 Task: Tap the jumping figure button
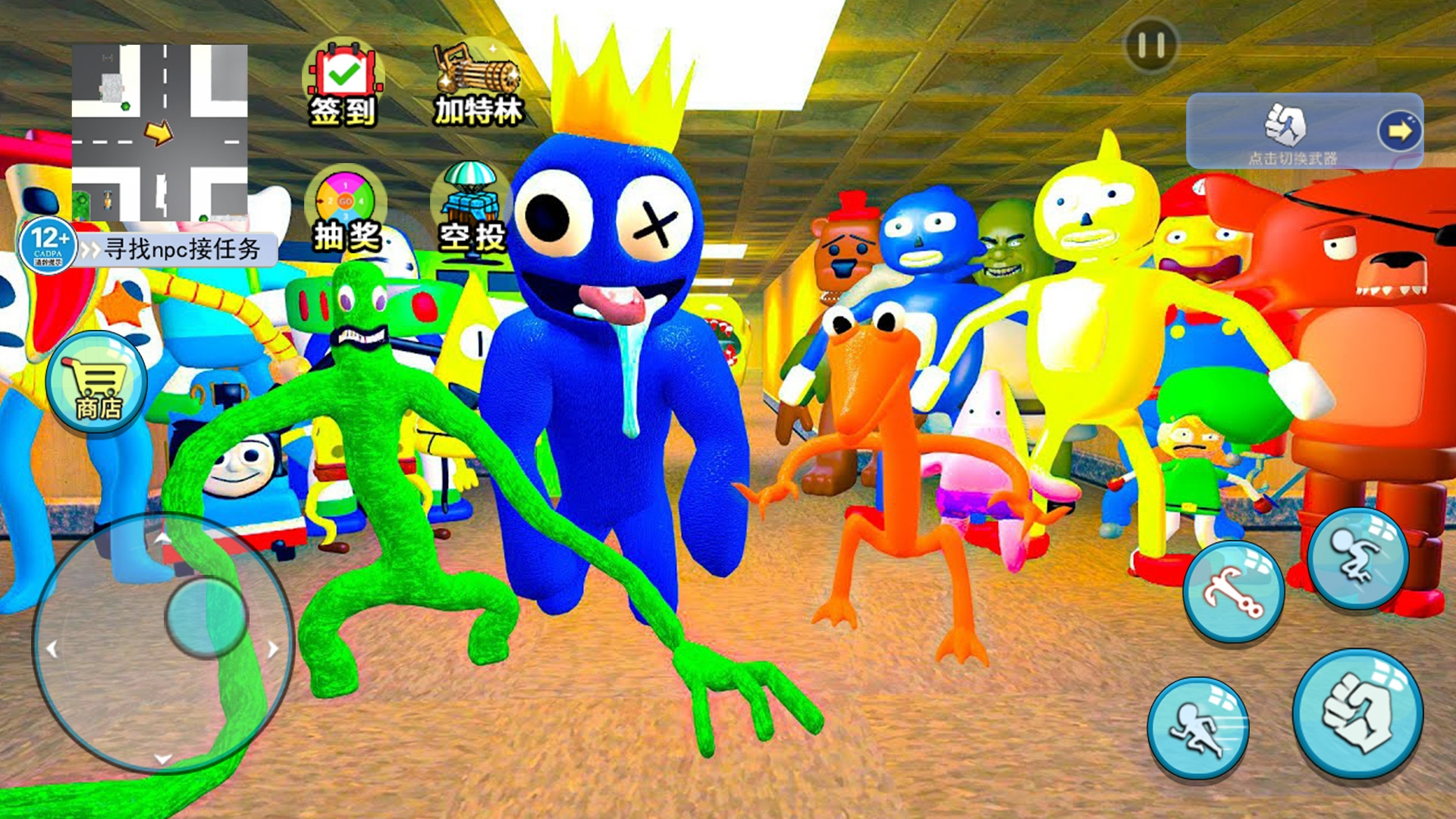tap(1357, 559)
